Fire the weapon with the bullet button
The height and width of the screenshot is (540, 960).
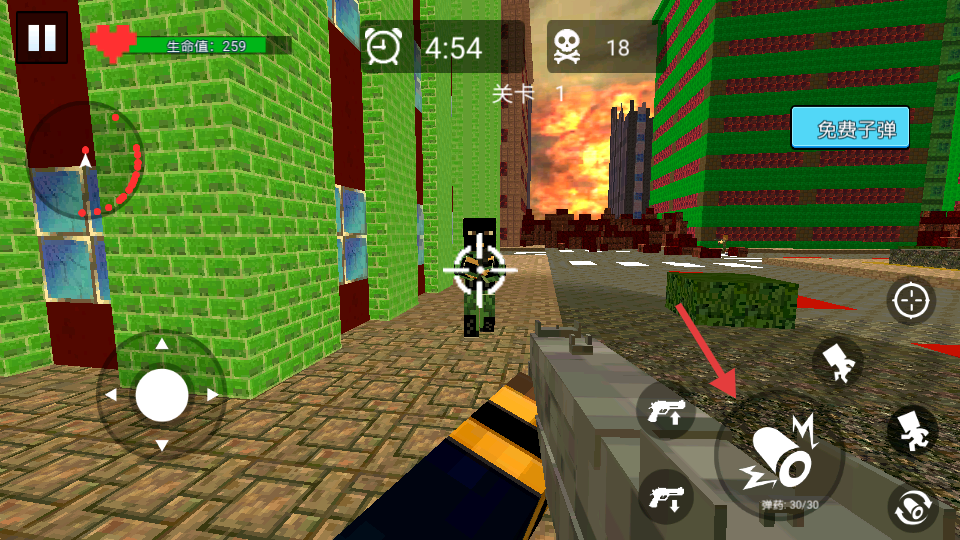tap(780, 457)
